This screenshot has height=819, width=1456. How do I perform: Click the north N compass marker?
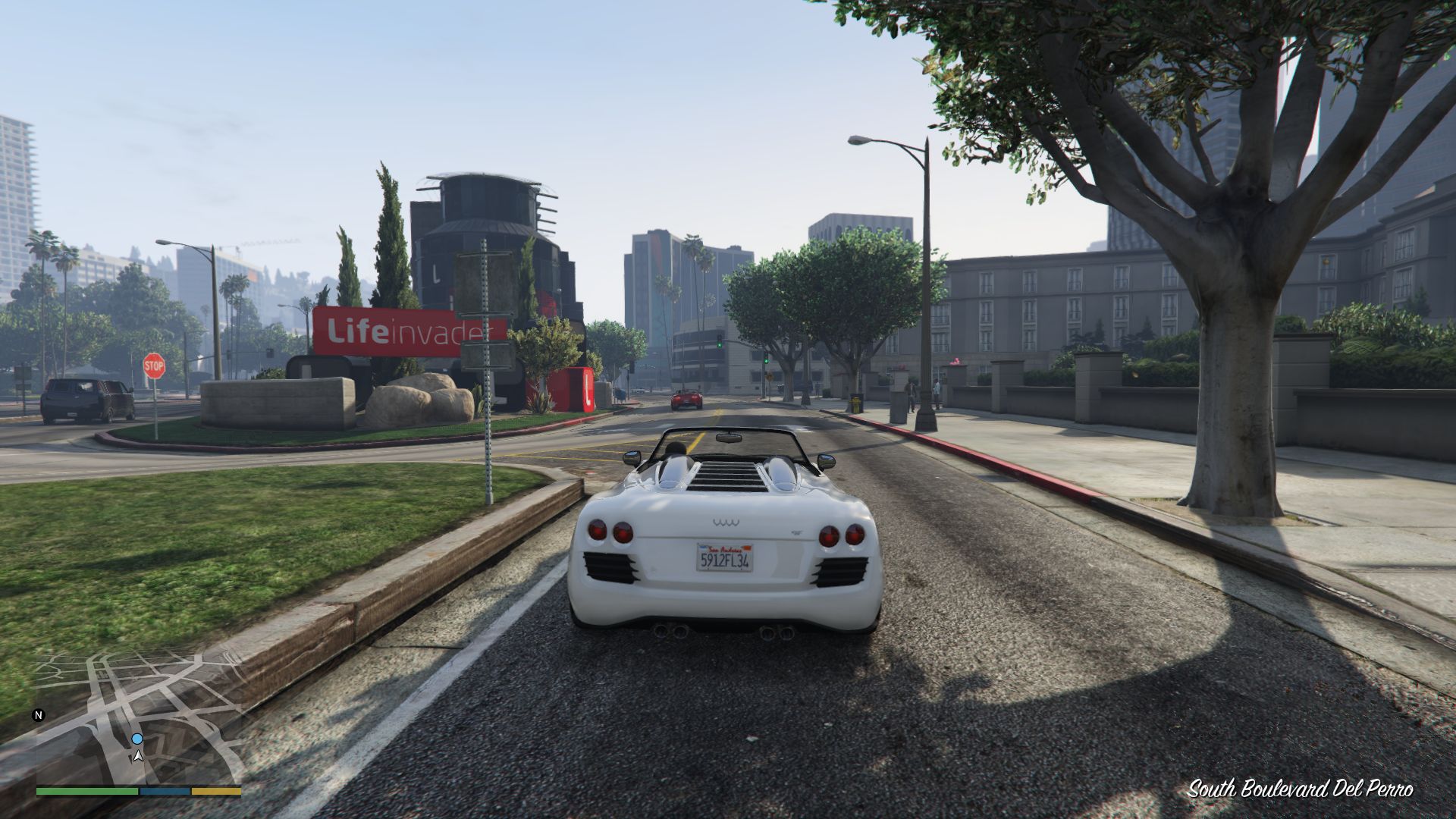[x=39, y=715]
